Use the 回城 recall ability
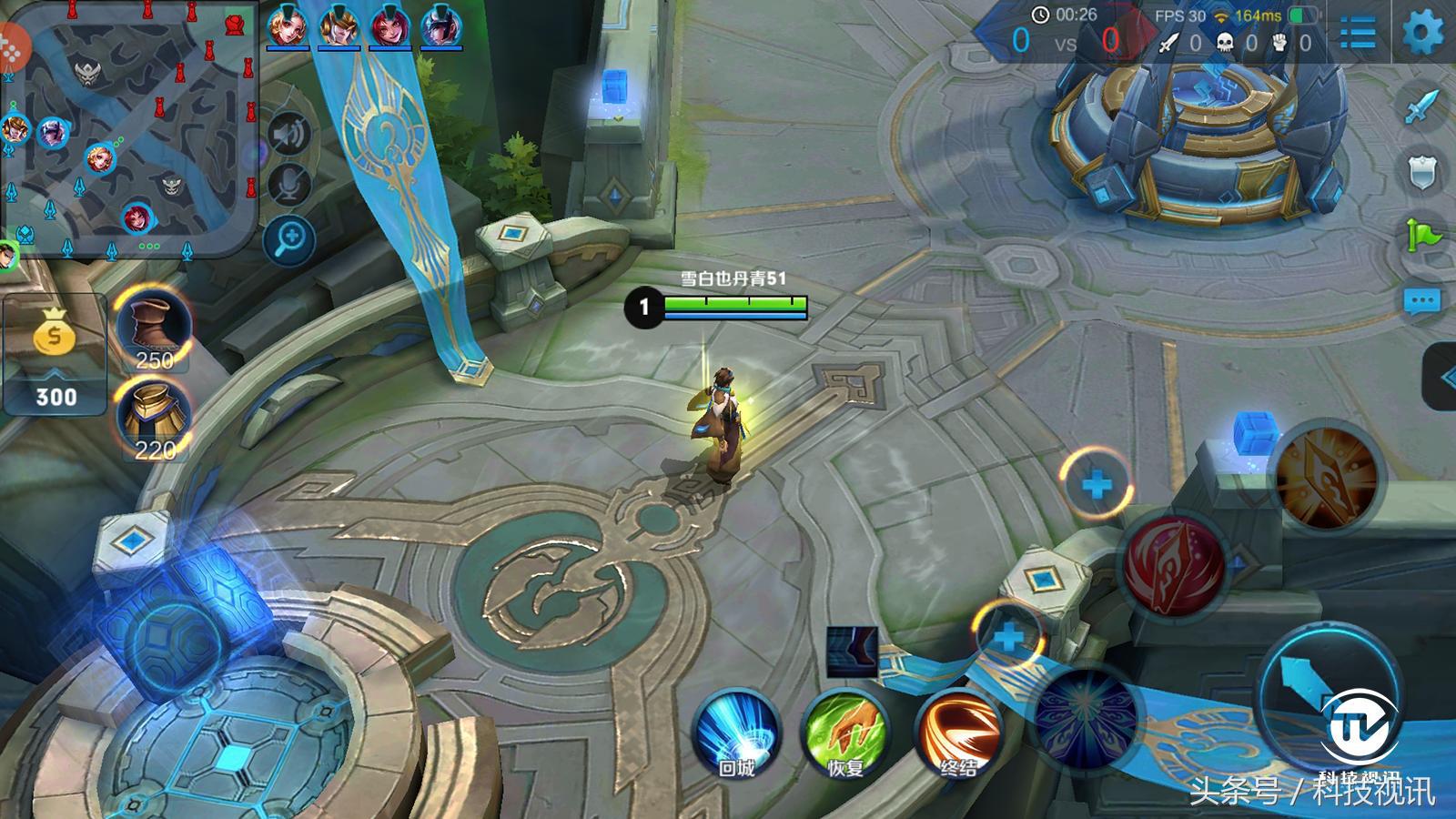Image resolution: width=1456 pixels, height=819 pixels. (x=735, y=733)
